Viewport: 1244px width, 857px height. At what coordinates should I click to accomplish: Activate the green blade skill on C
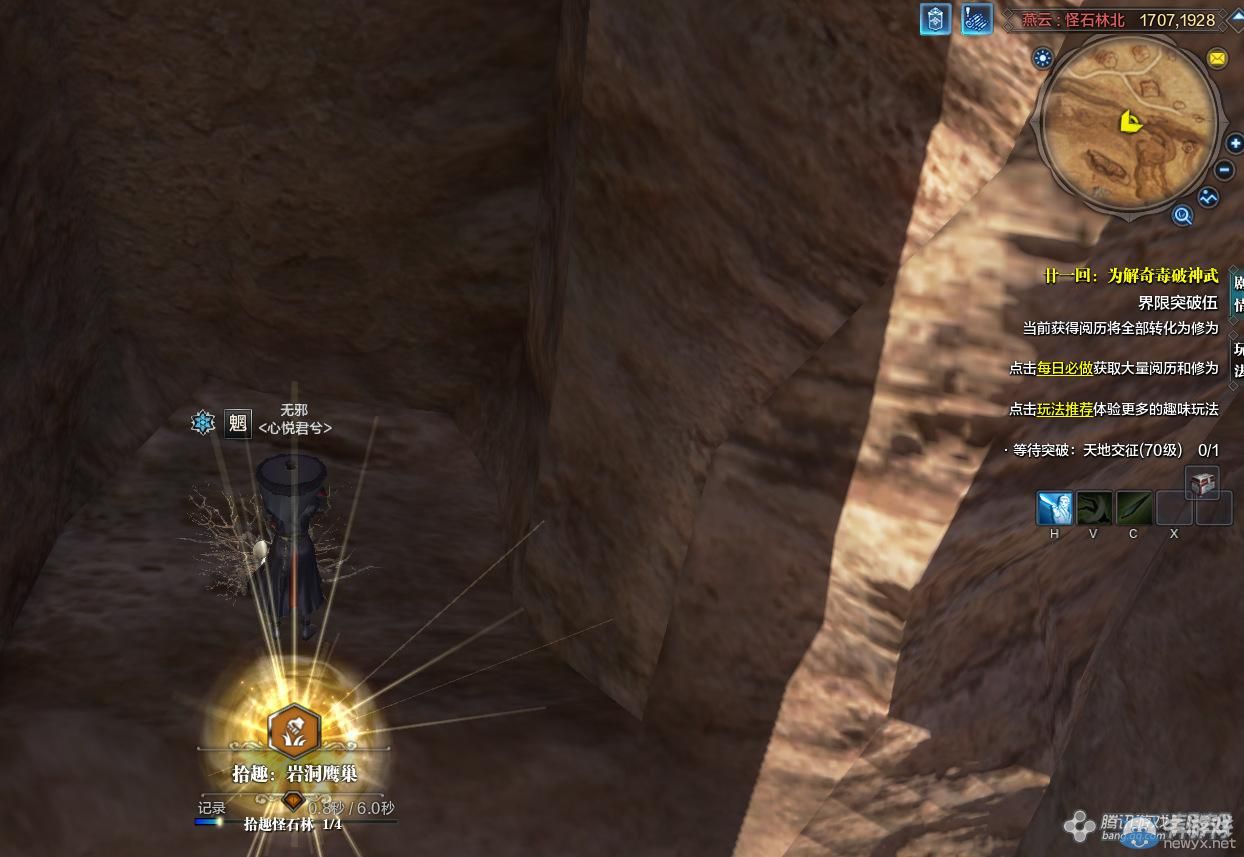(1134, 508)
